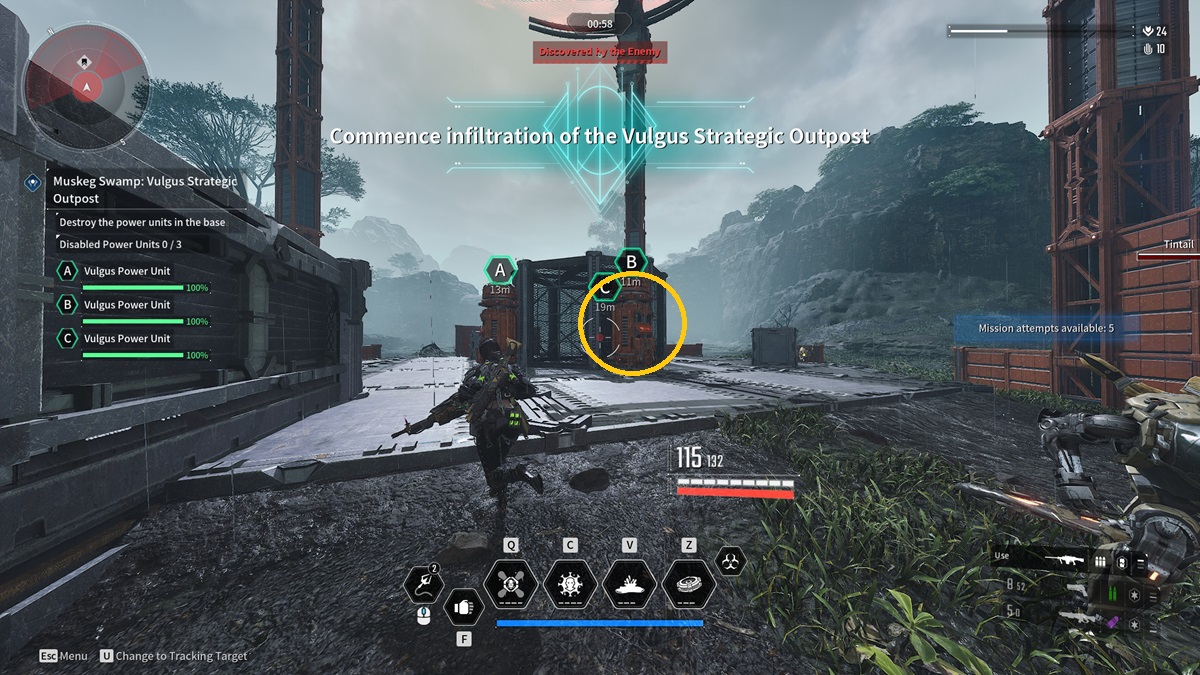Viewport: 1200px width, 675px height.
Task: Select Vulgus Power Unit B objective
Action: [x=127, y=305]
